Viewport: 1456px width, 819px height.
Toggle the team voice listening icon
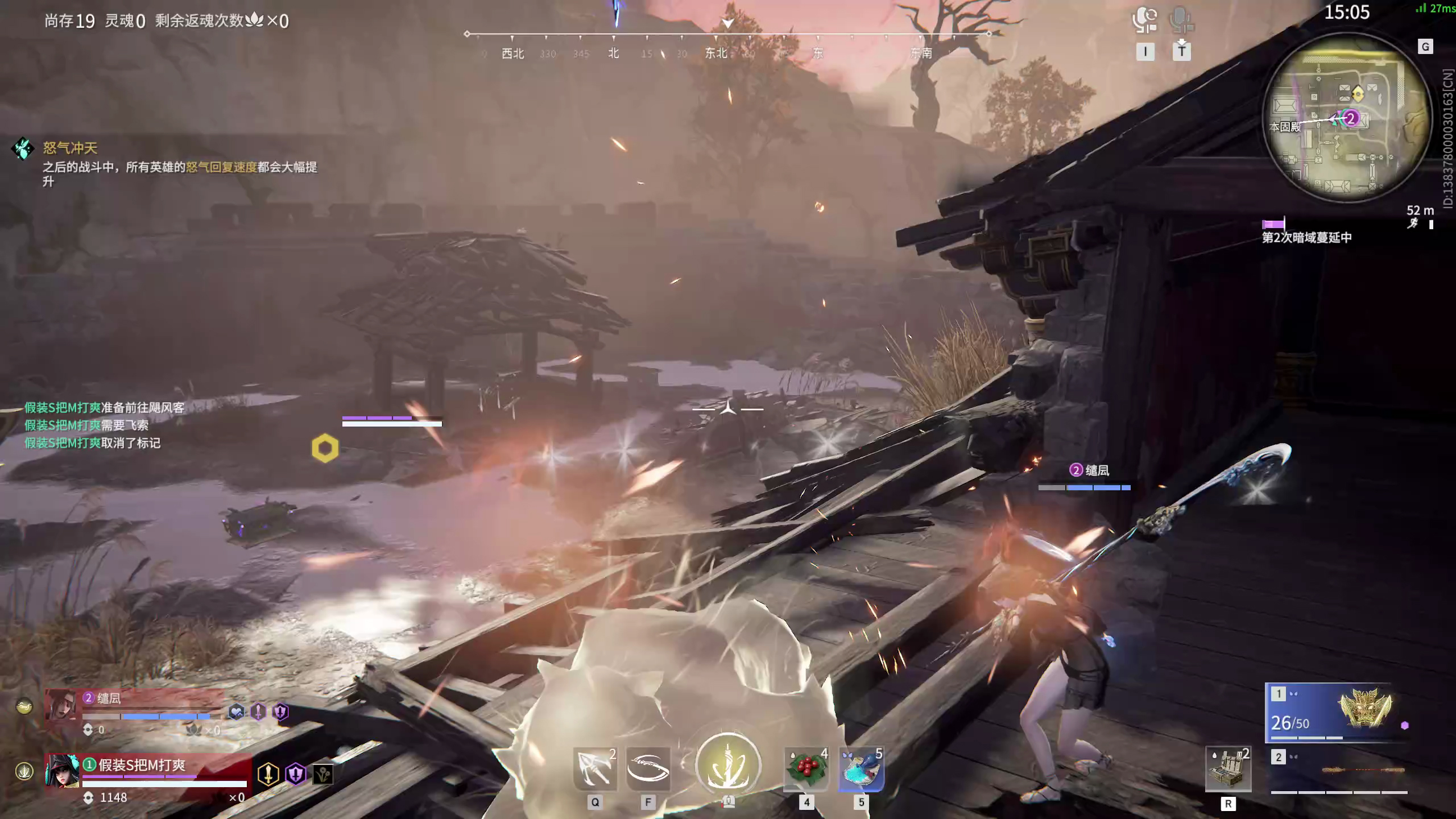pos(1144,20)
